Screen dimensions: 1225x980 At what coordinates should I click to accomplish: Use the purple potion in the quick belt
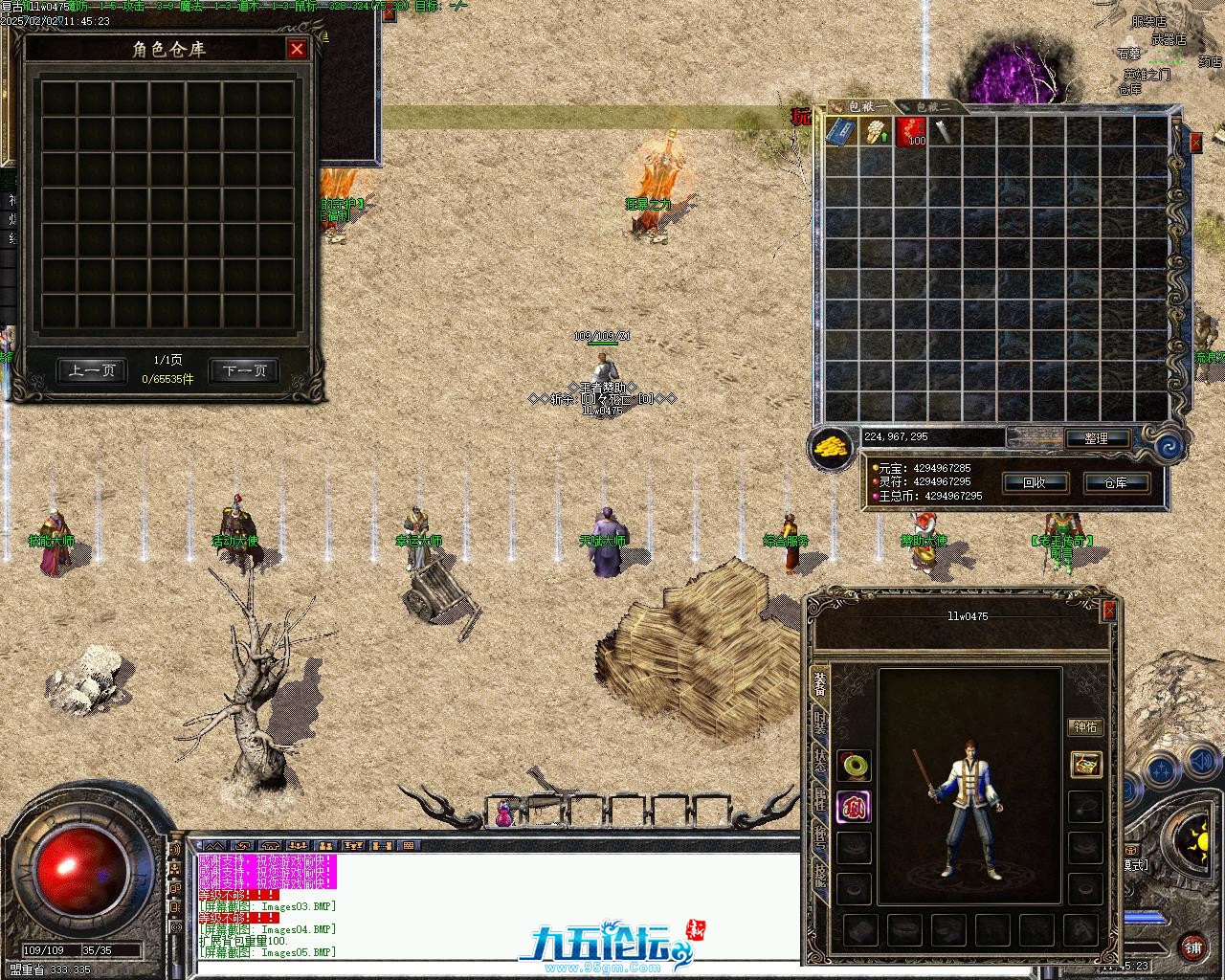503,813
